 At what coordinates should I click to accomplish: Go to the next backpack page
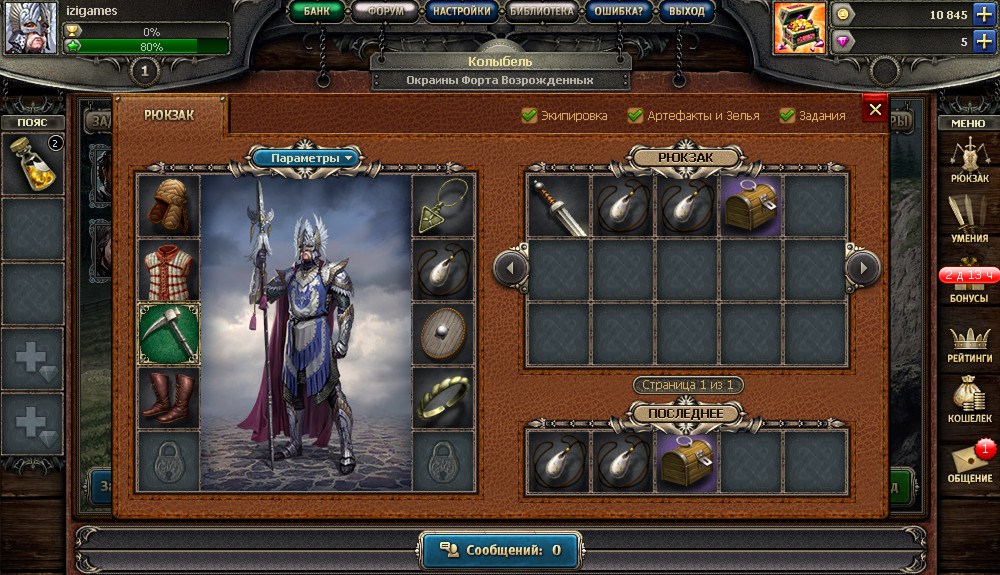(x=861, y=268)
